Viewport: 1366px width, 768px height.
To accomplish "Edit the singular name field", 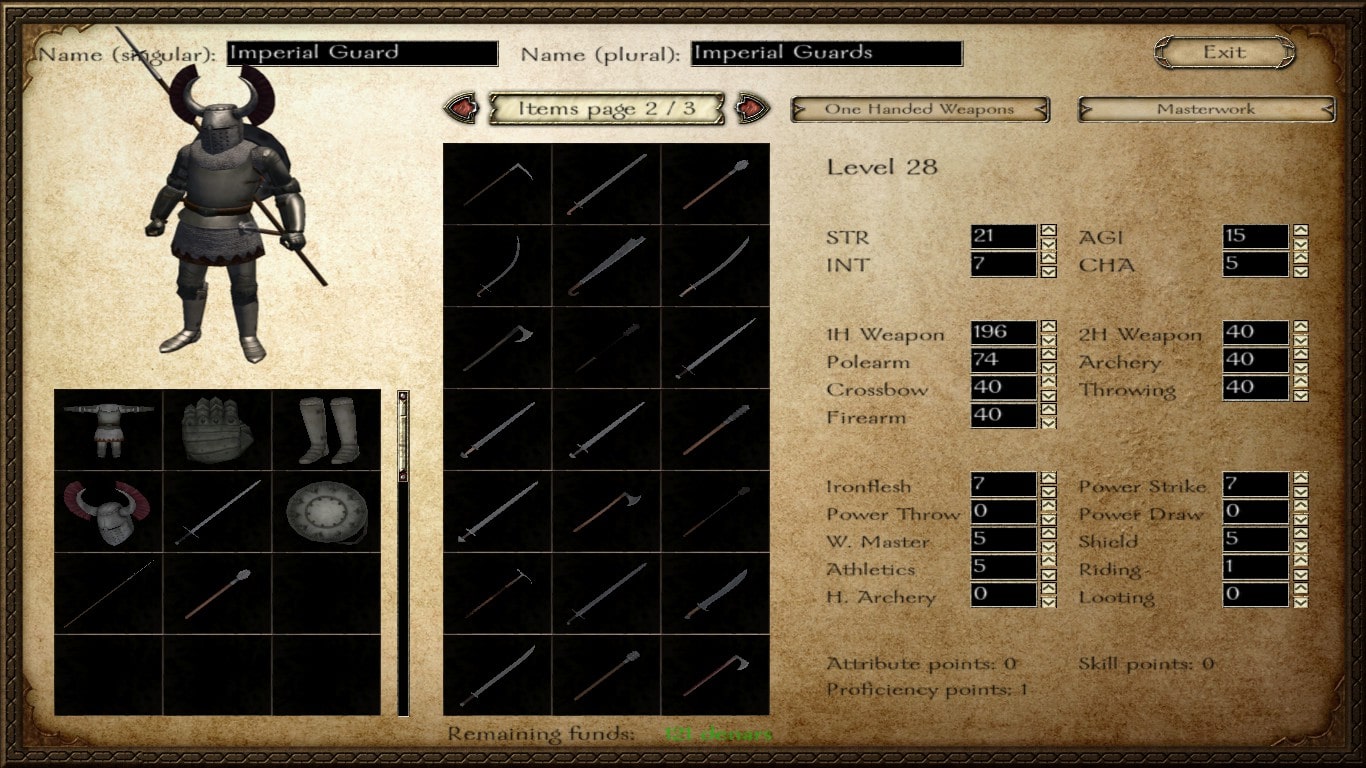I will coord(362,53).
